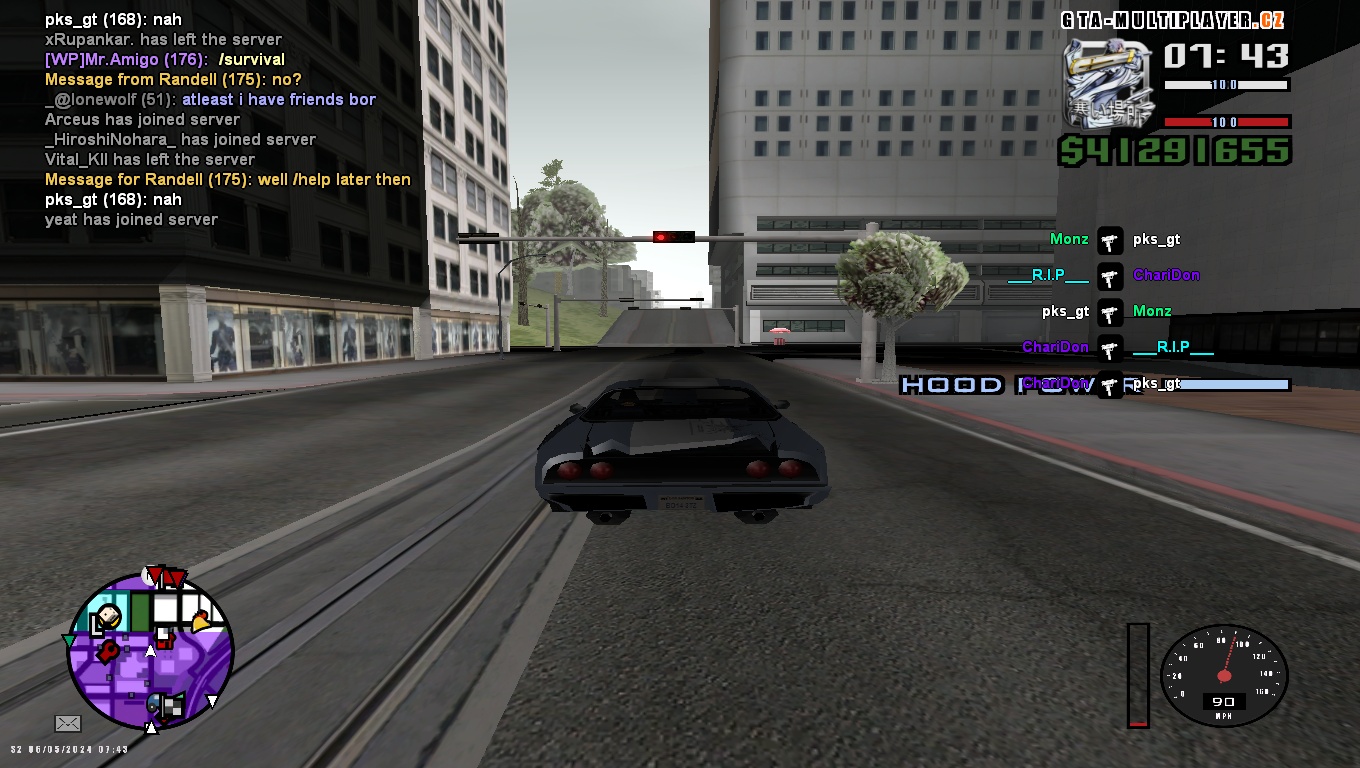Select the red Ammu-Nation blip on the radar
The width and height of the screenshot is (1360, 768).
pos(108,651)
